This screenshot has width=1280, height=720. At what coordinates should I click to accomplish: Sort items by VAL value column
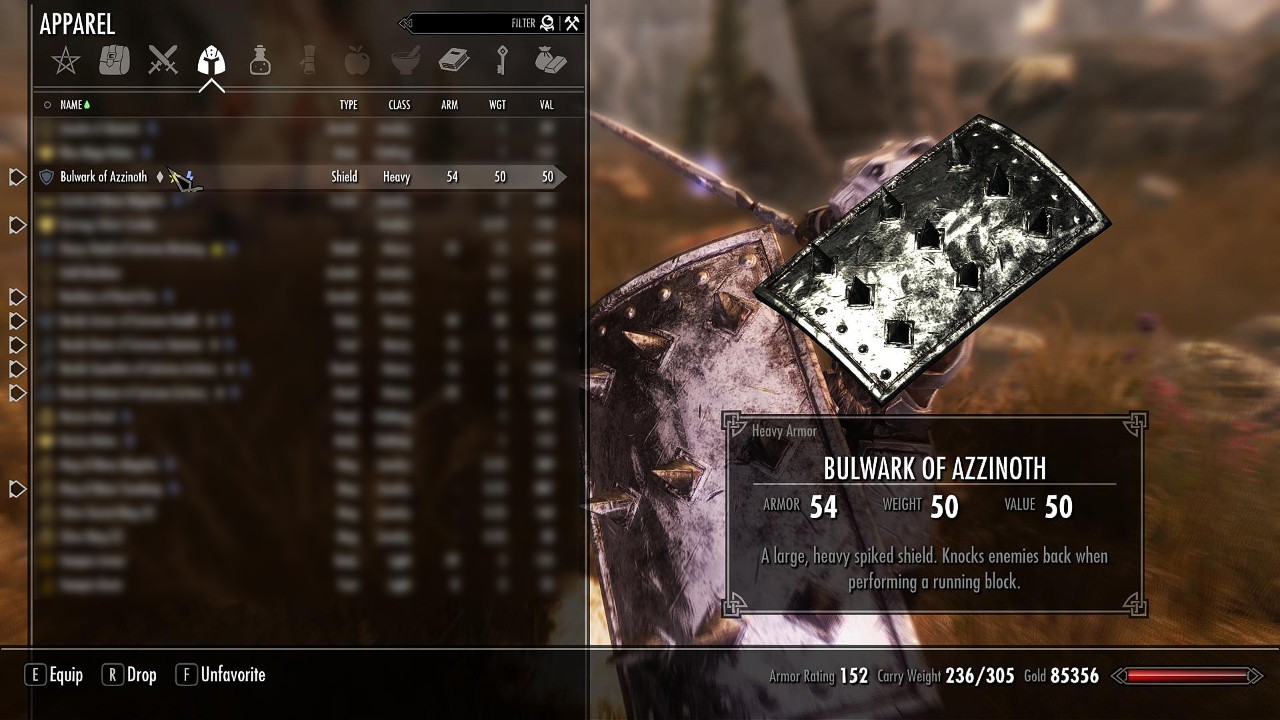pyautogui.click(x=547, y=105)
